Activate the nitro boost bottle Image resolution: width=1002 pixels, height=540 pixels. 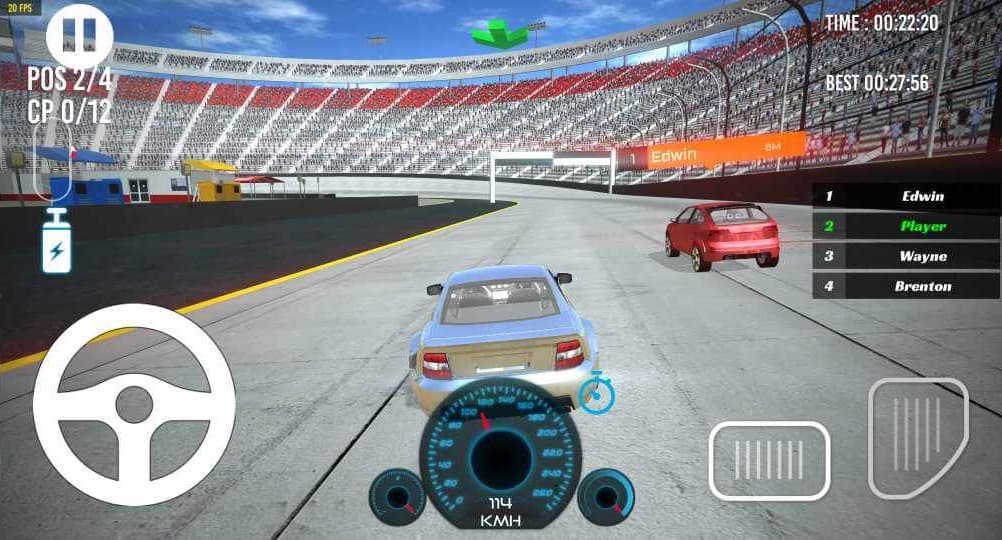56,242
